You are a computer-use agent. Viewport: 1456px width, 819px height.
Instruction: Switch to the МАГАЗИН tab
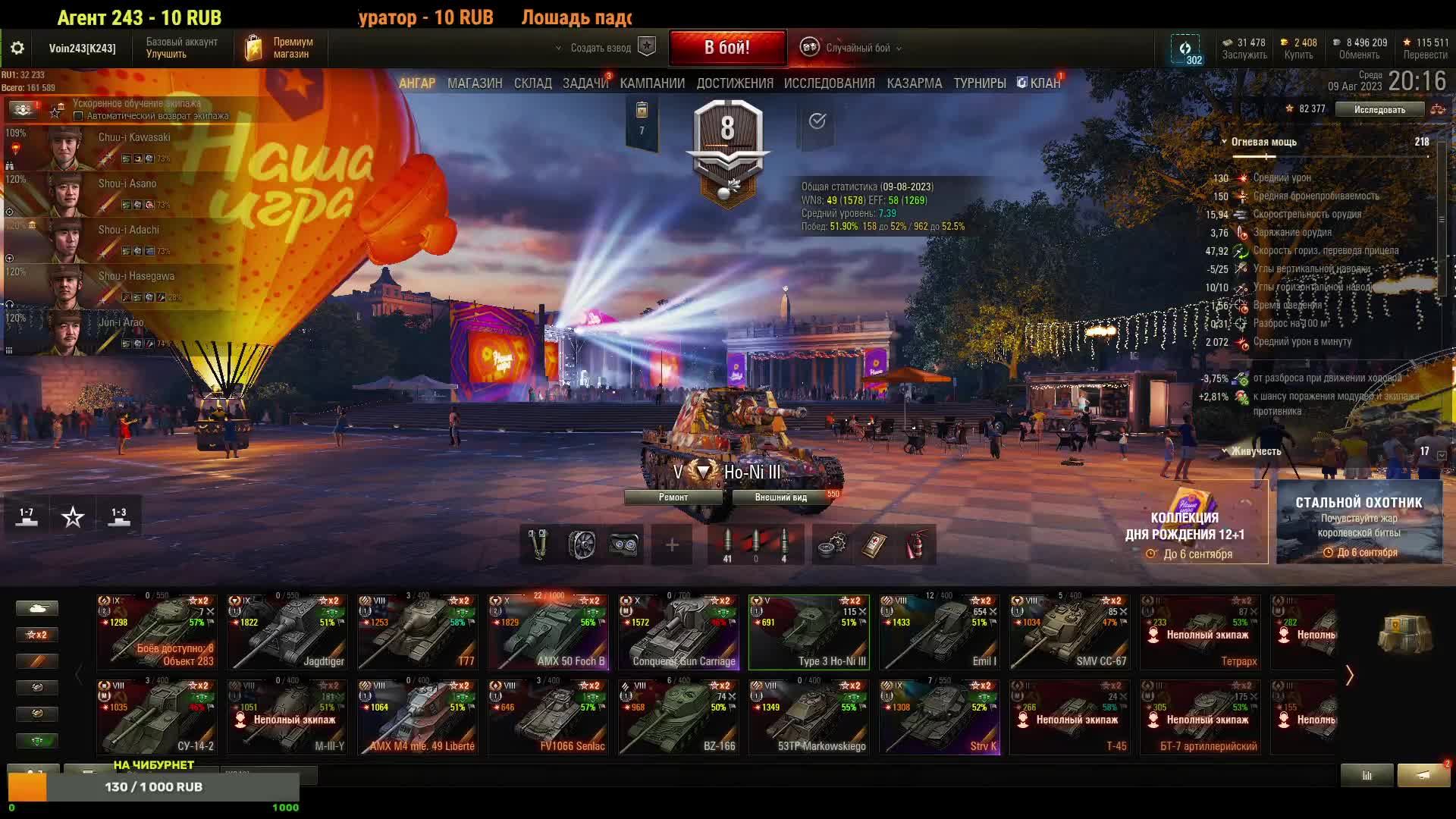click(475, 83)
